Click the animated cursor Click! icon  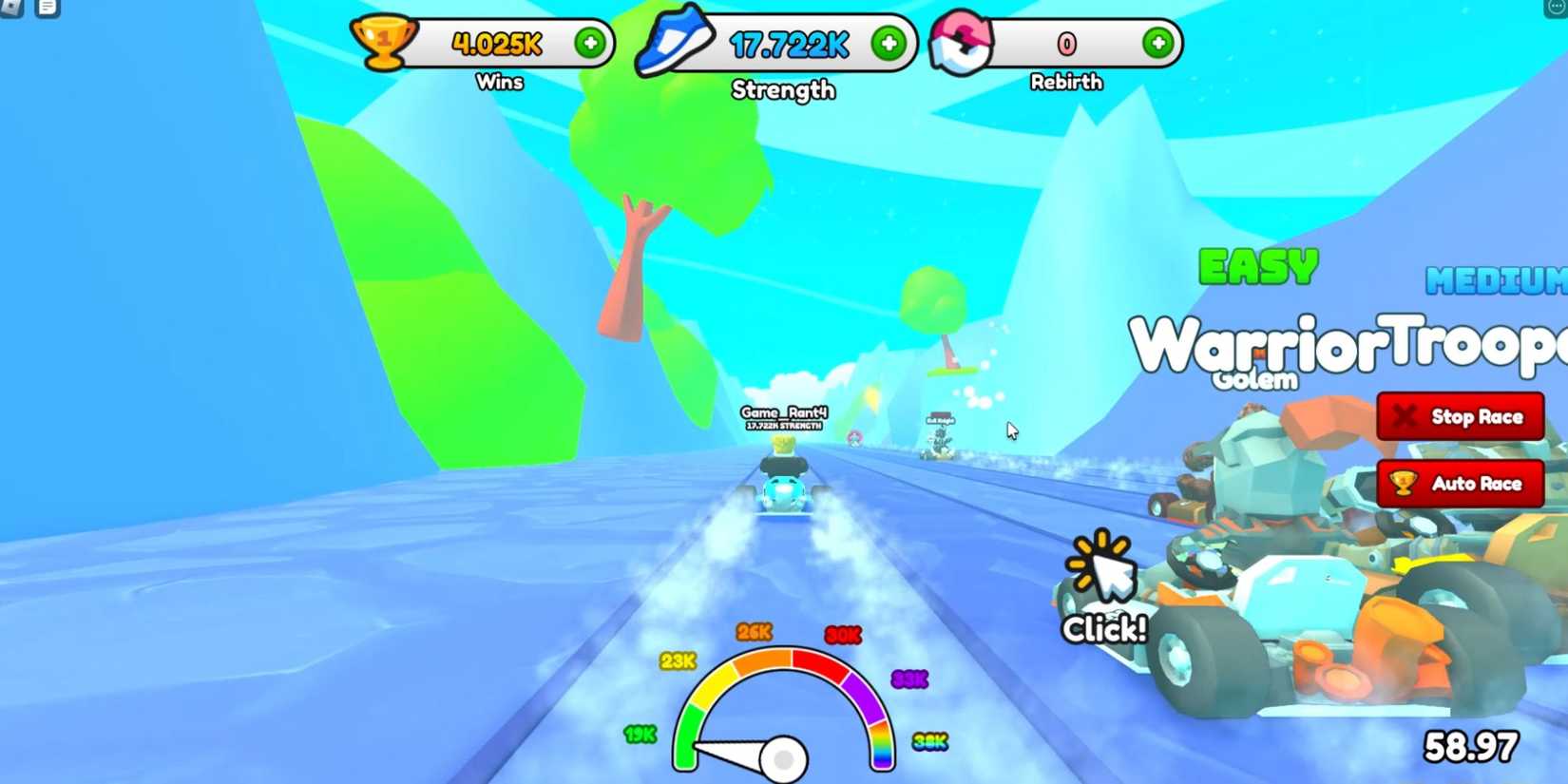tap(1102, 574)
